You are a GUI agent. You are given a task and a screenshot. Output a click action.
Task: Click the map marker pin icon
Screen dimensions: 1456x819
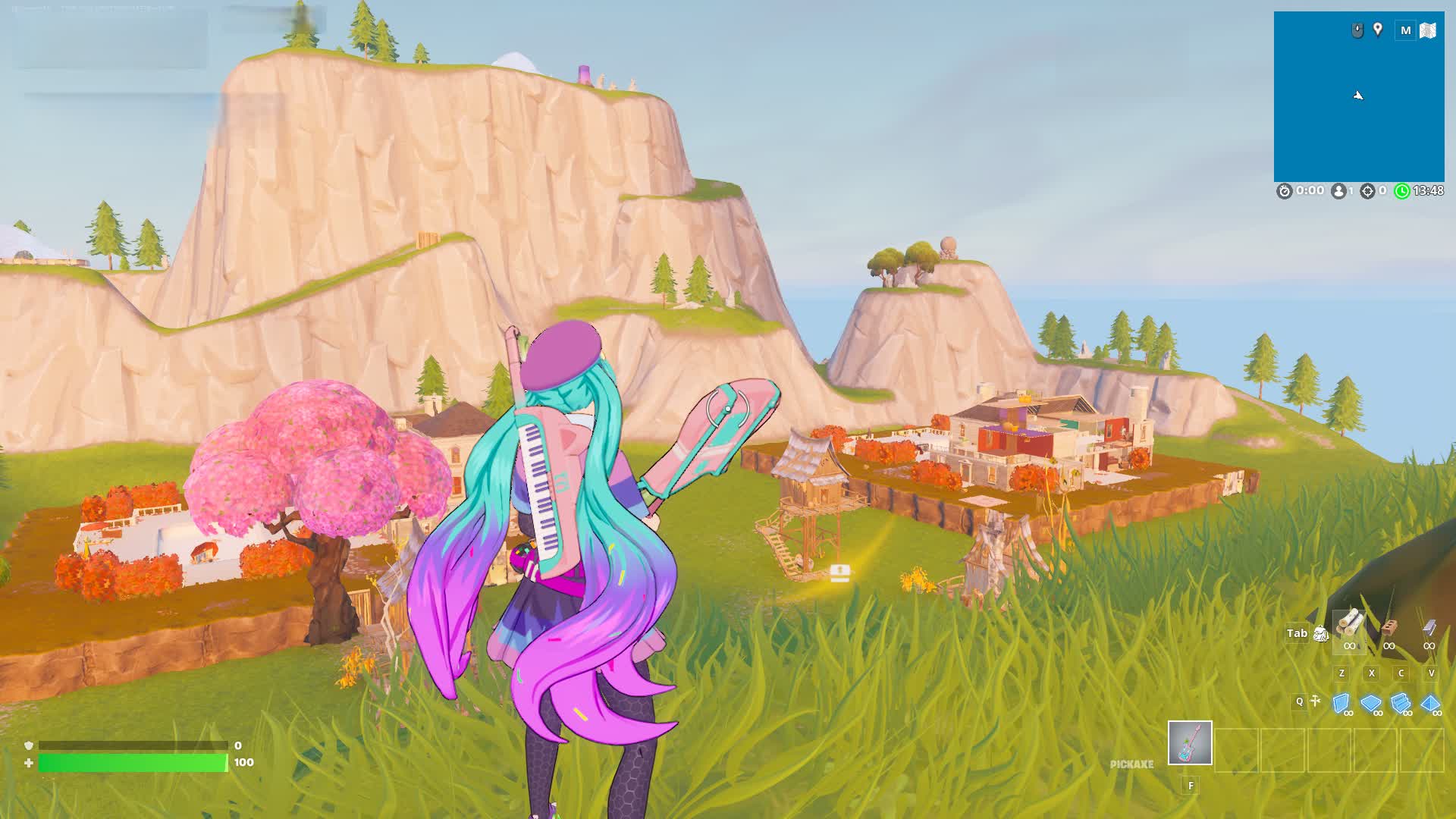tap(1378, 30)
